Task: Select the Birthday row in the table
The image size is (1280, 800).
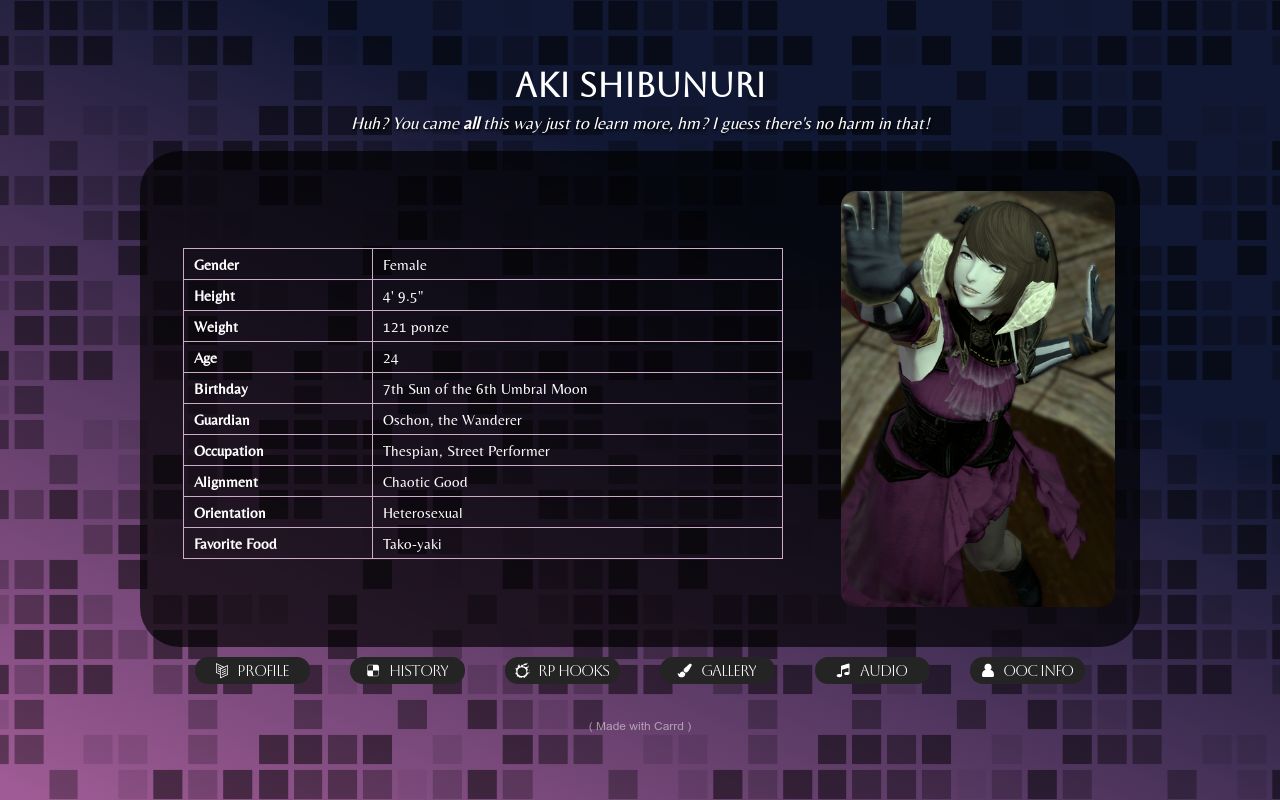Action: pyautogui.click(x=483, y=389)
